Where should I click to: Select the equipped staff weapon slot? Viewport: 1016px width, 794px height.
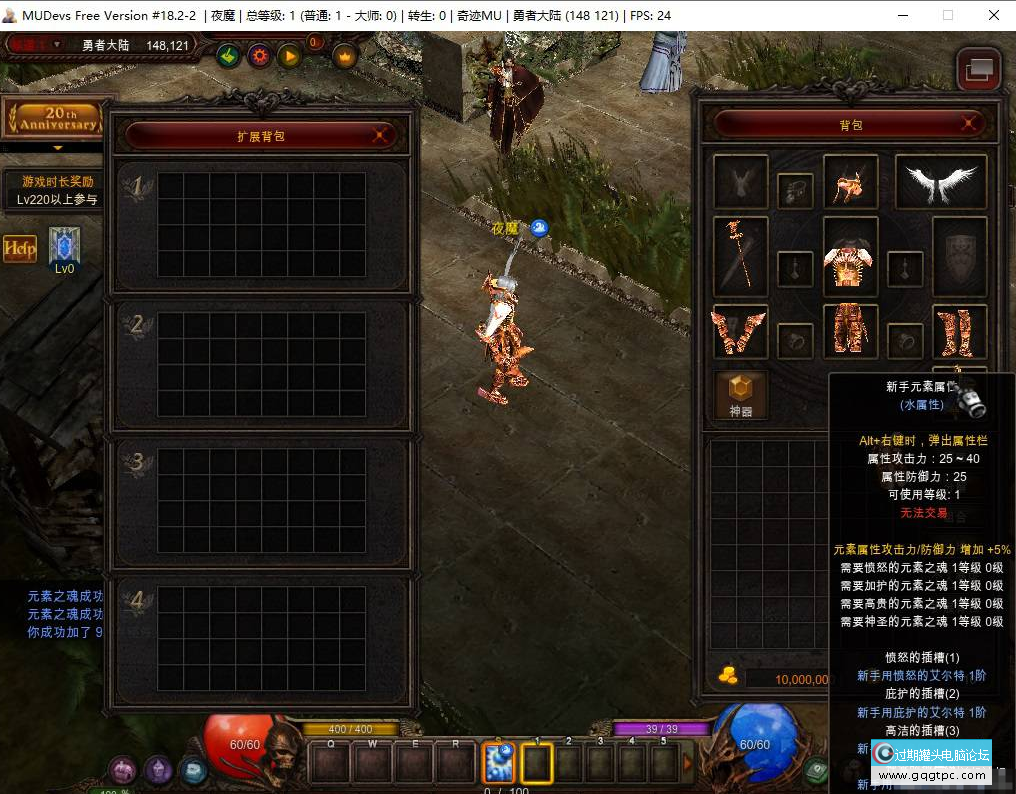click(x=741, y=256)
